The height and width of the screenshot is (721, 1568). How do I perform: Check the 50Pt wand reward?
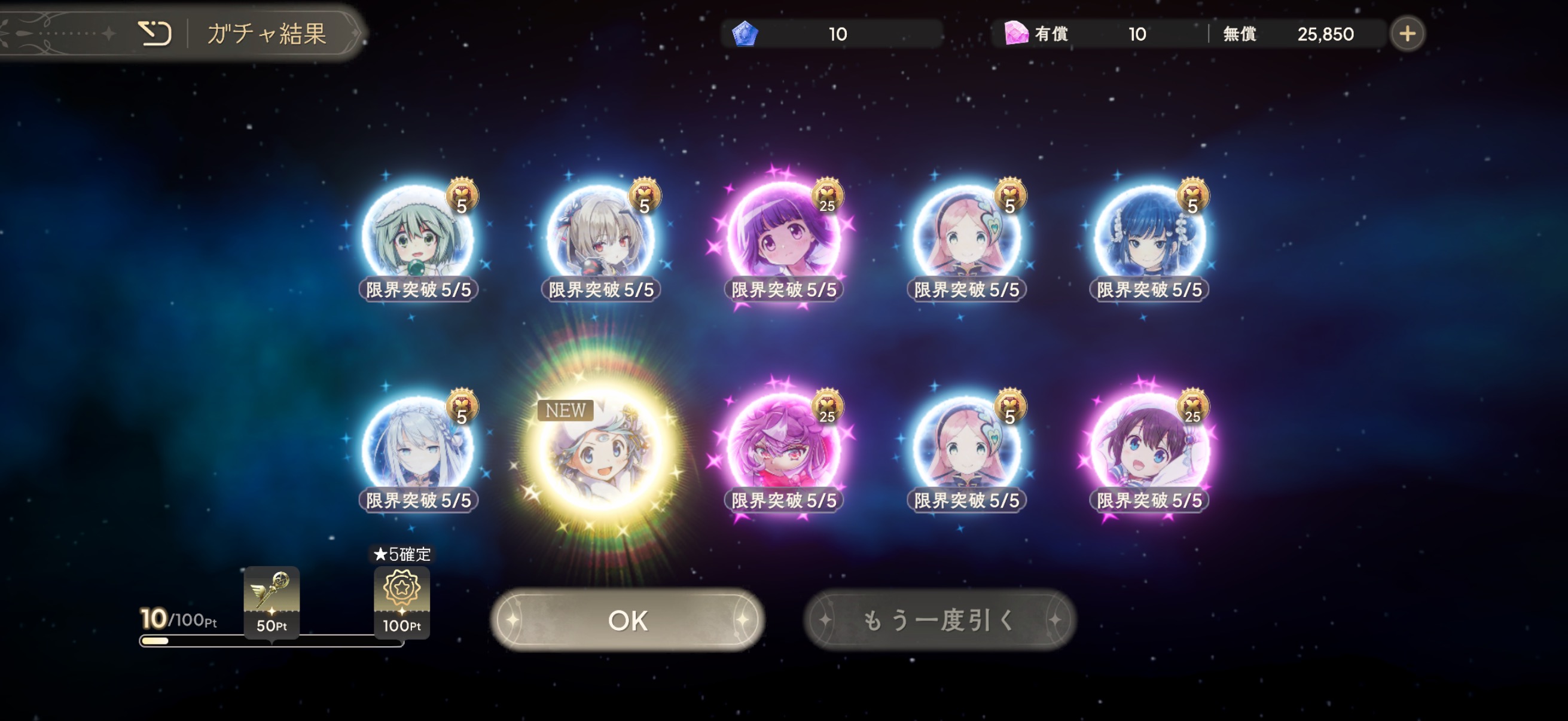pos(271,601)
